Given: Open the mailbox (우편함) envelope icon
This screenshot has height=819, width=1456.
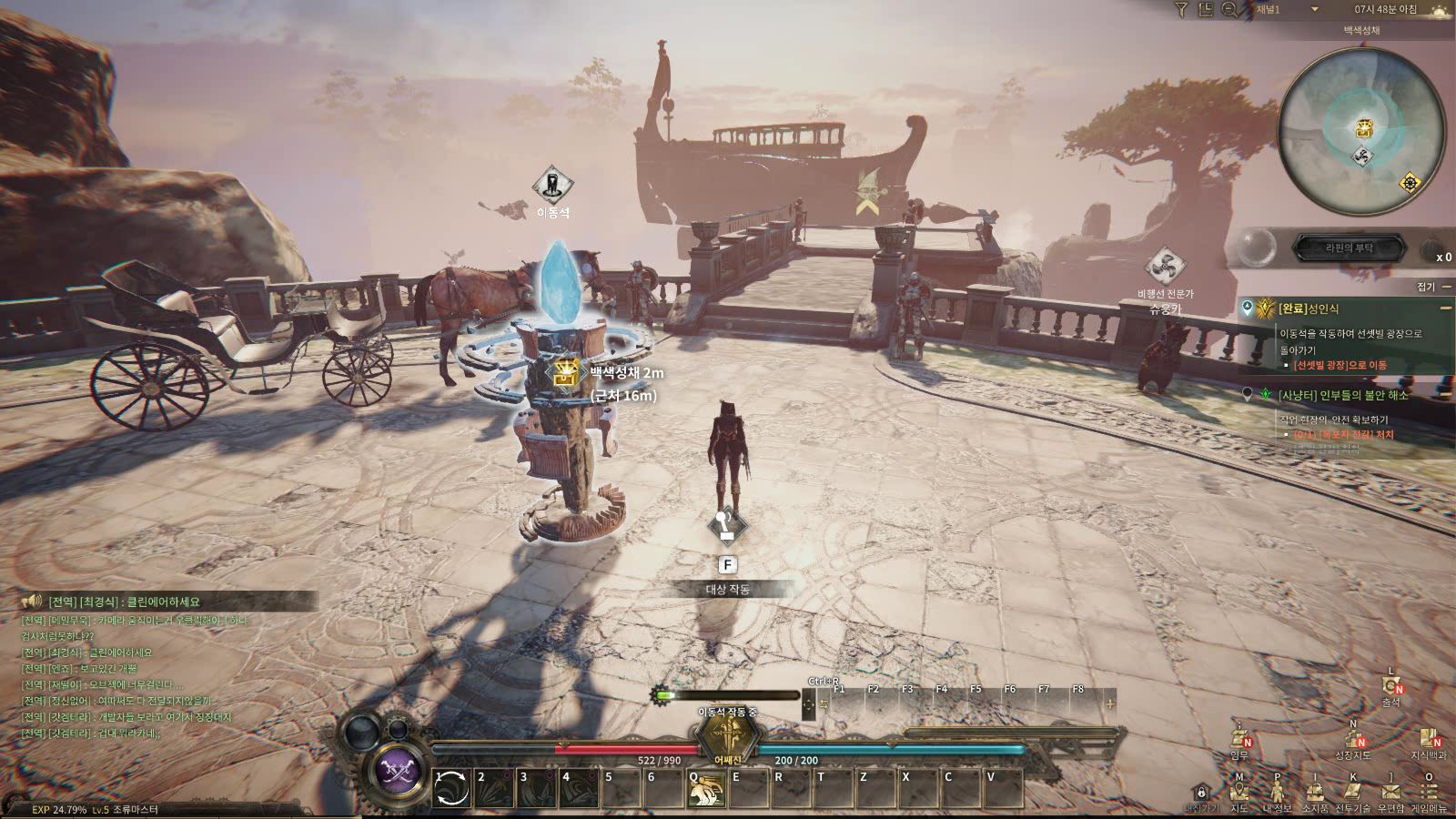Looking at the screenshot, I should [1390, 792].
